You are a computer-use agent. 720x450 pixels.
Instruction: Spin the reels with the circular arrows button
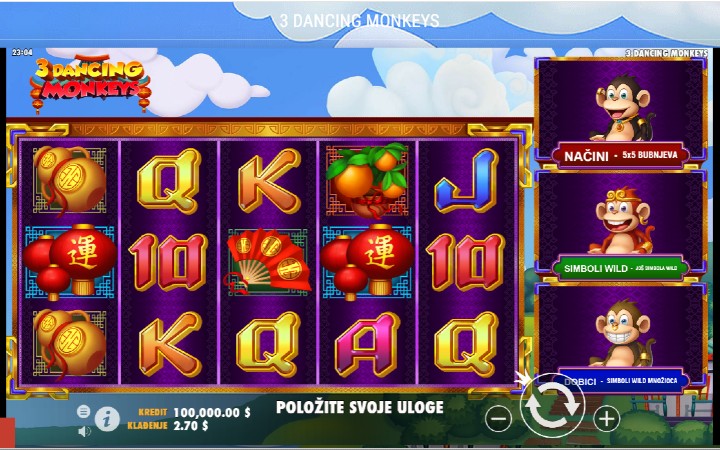click(x=553, y=406)
